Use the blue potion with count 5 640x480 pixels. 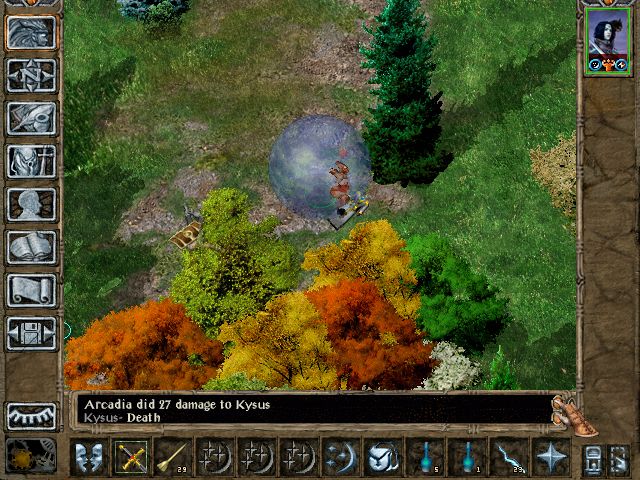(424, 458)
